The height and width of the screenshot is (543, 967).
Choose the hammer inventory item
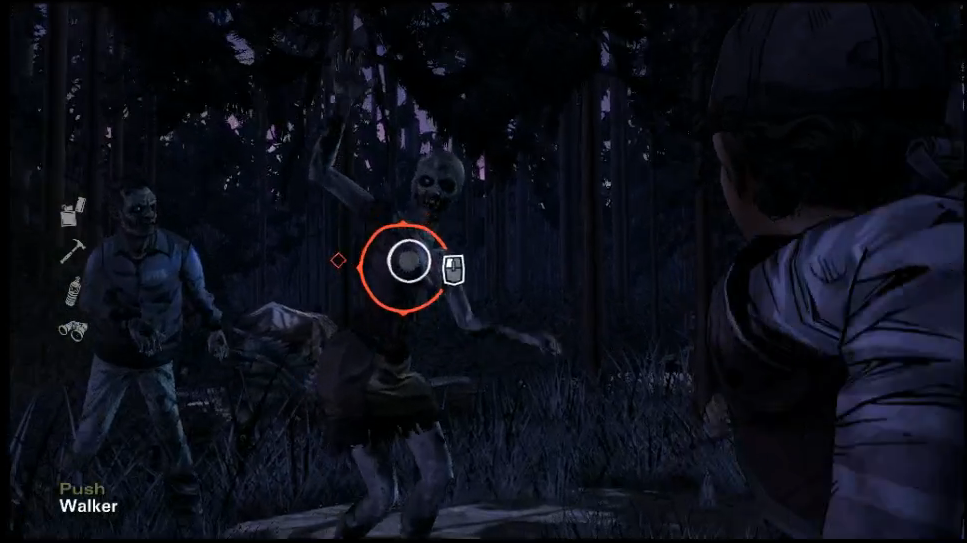point(72,250)
